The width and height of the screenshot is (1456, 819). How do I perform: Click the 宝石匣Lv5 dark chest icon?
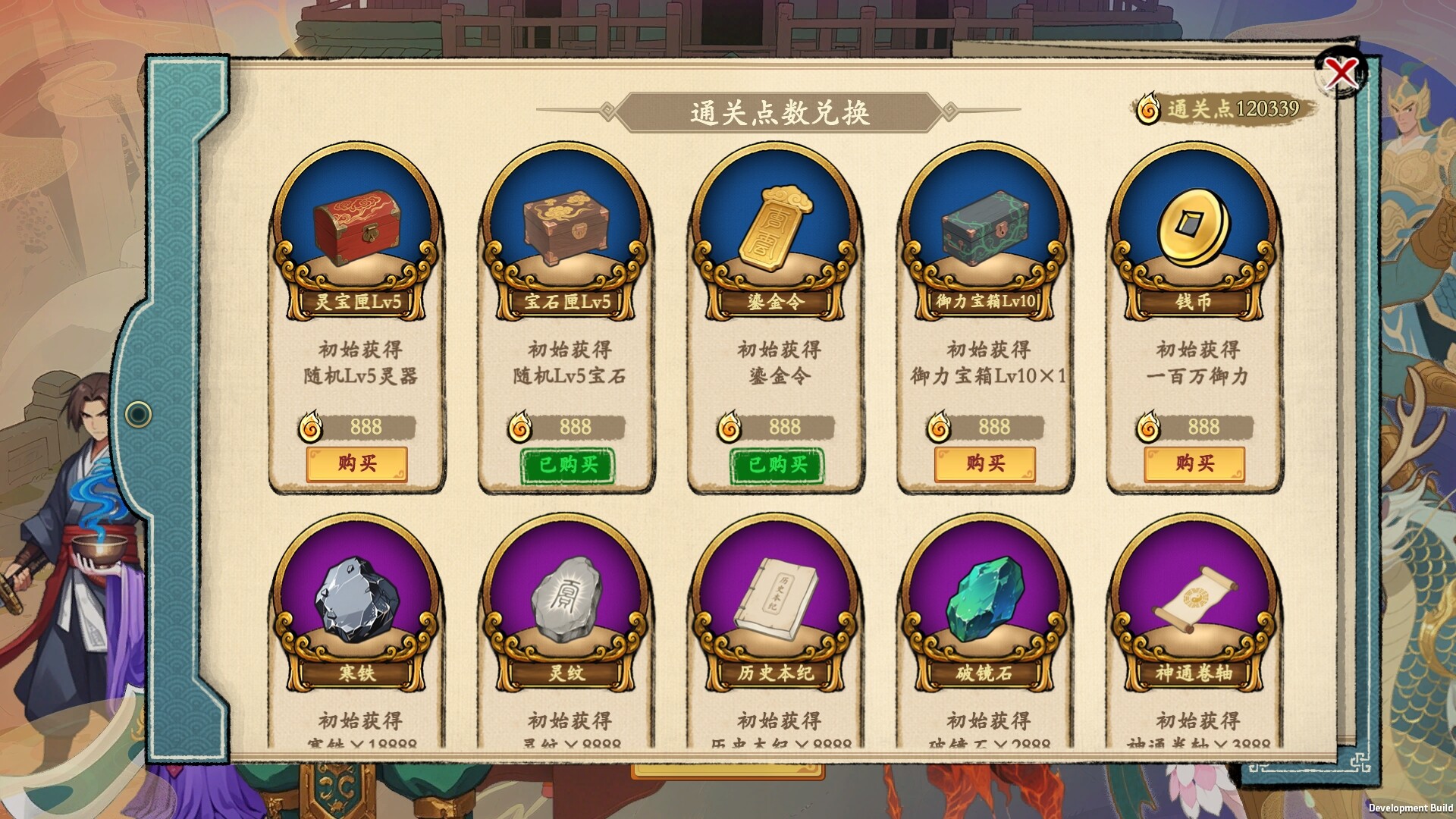(x=564, y=224)
